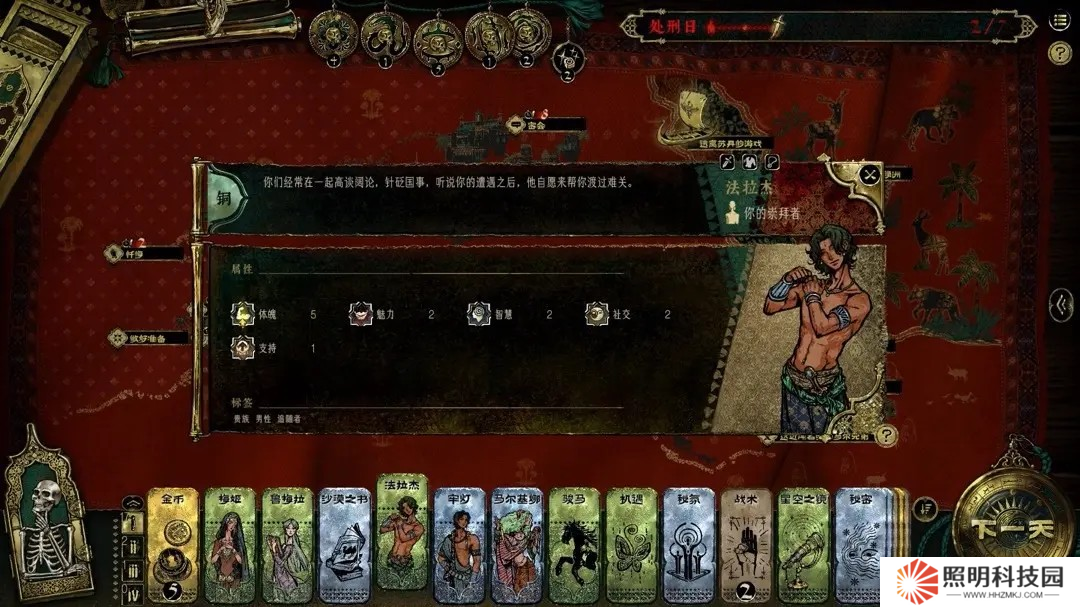Pick the black horse 骏马 card

[573, 546]
